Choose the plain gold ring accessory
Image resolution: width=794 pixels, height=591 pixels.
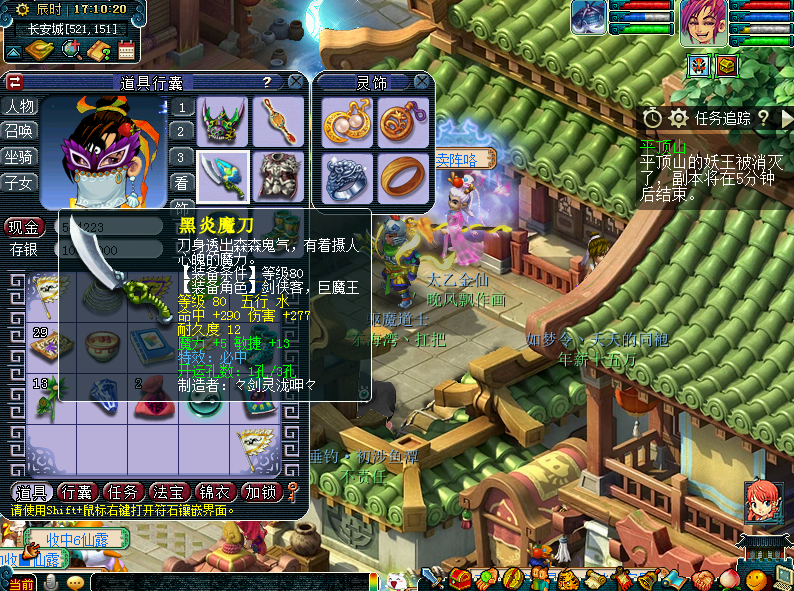404,178
